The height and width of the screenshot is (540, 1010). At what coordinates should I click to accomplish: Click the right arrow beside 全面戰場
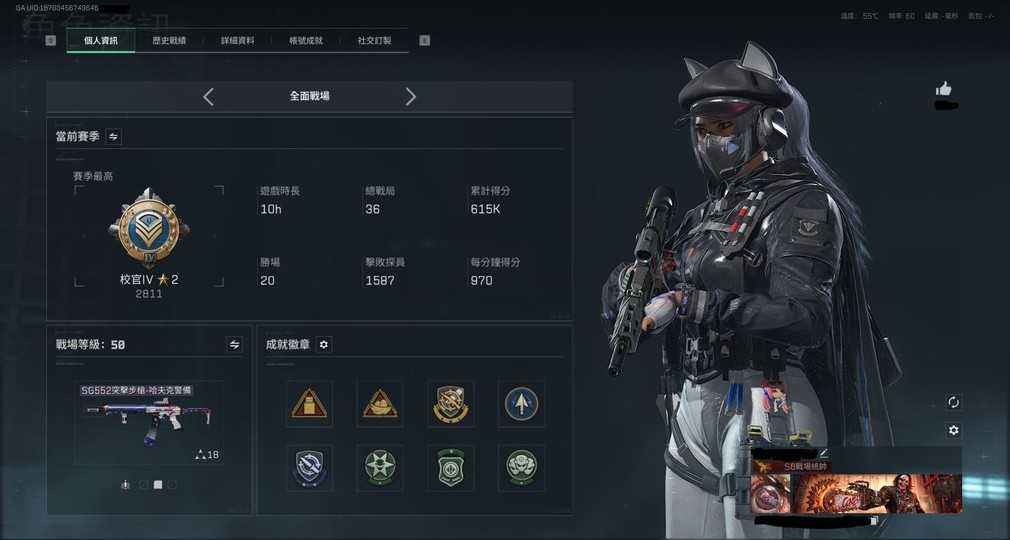410,96
